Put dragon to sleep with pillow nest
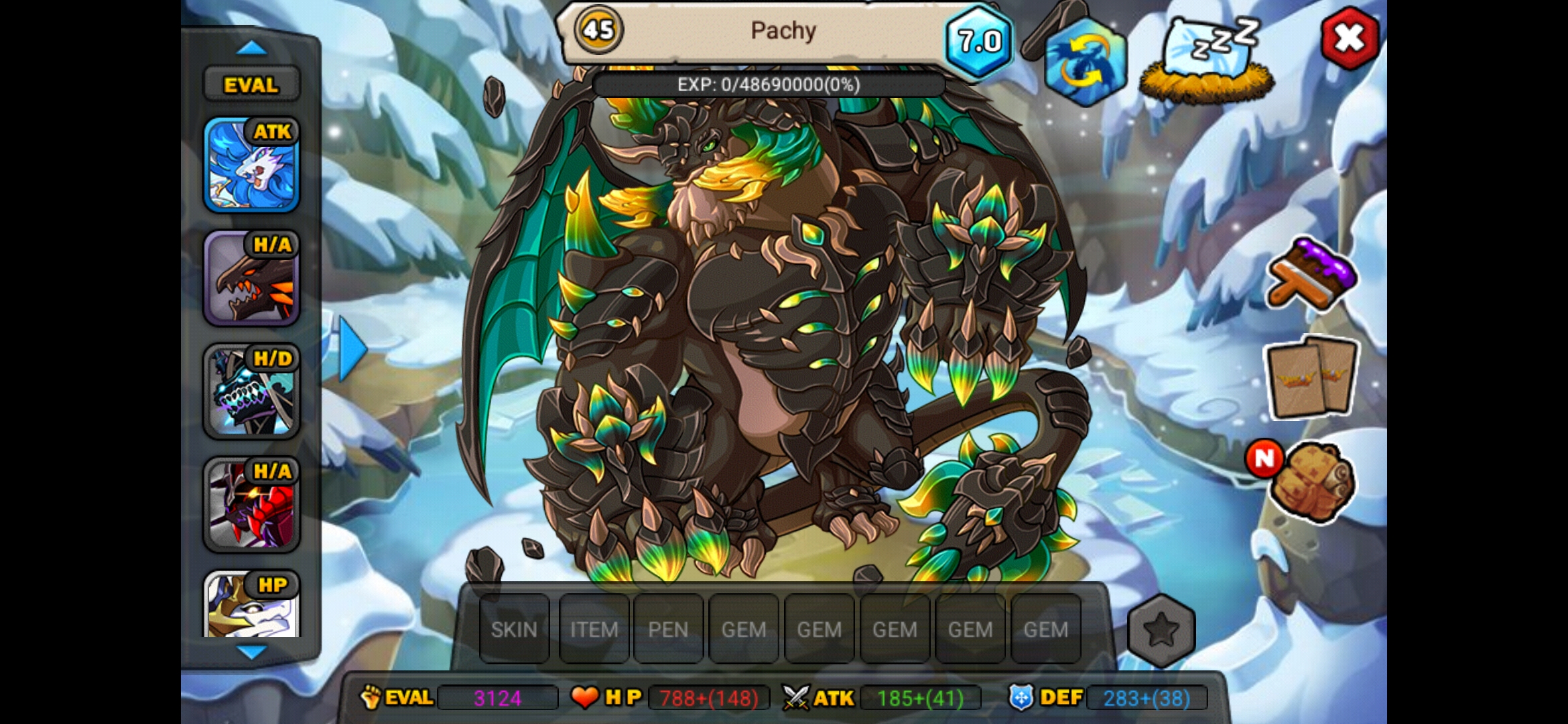The width and height of the screenshot is (1568, 724). 1207,60
